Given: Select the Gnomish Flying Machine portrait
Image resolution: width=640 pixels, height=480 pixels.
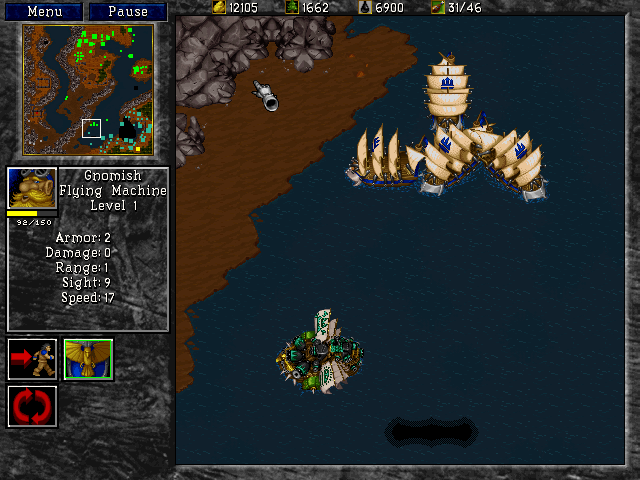Looking at the screenshot, I should (32, 188).
